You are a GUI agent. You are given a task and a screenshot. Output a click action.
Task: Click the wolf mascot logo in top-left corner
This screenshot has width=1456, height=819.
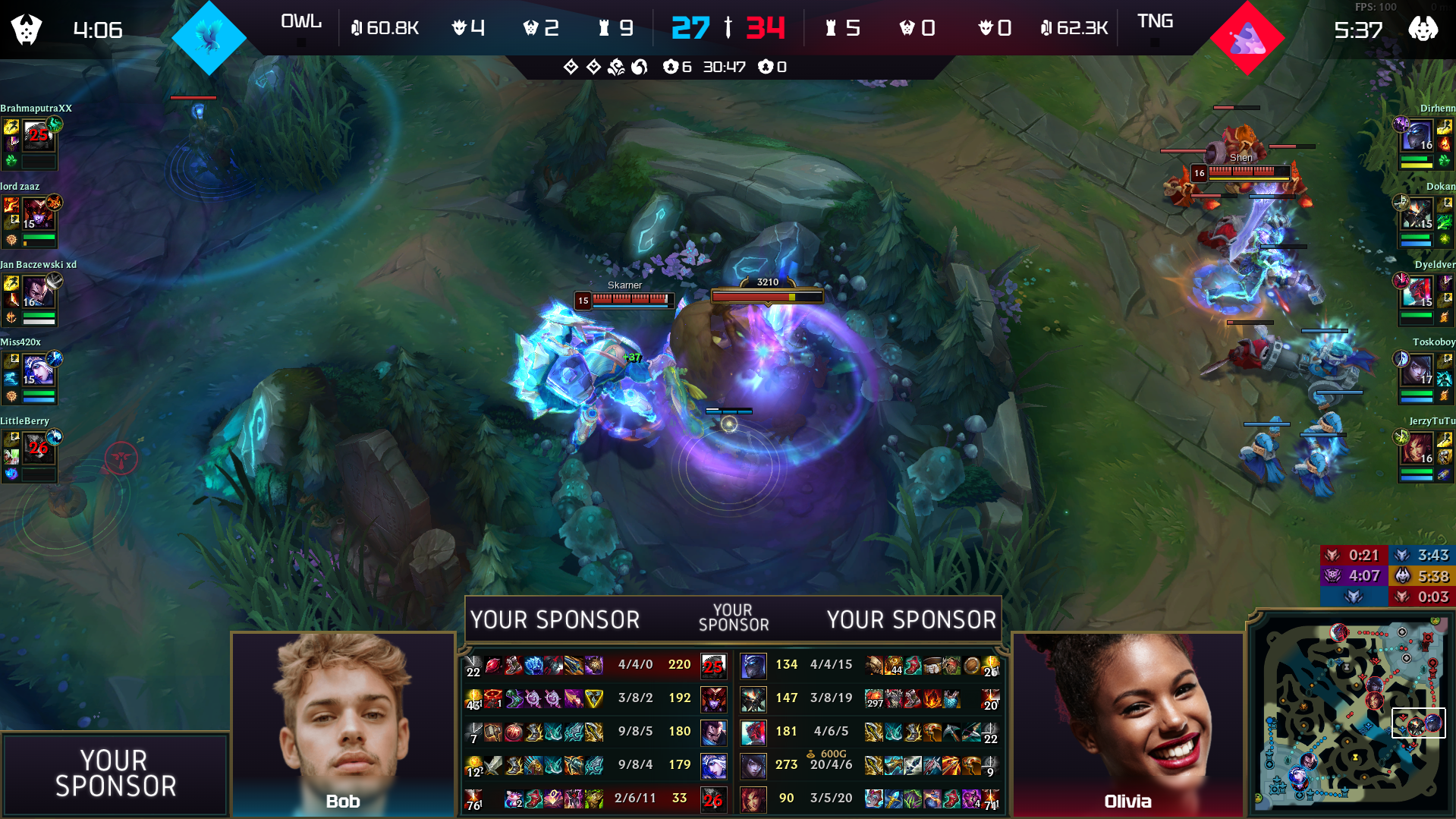(25, 29)
